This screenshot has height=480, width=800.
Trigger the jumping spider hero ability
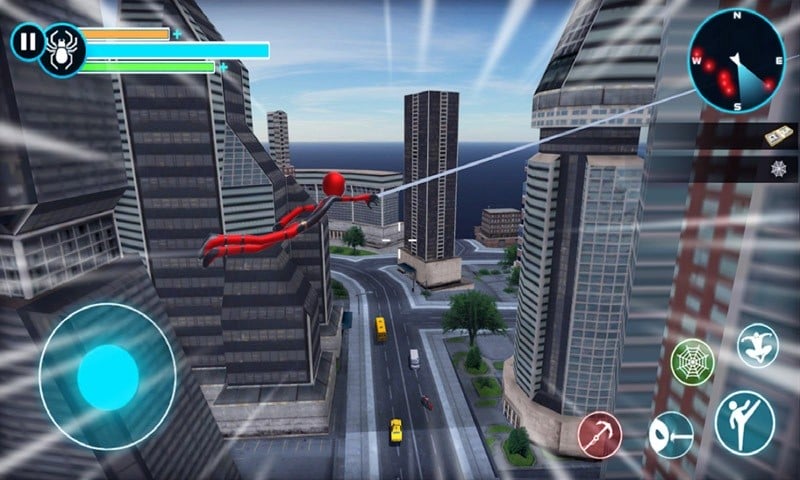click(758, 345)
